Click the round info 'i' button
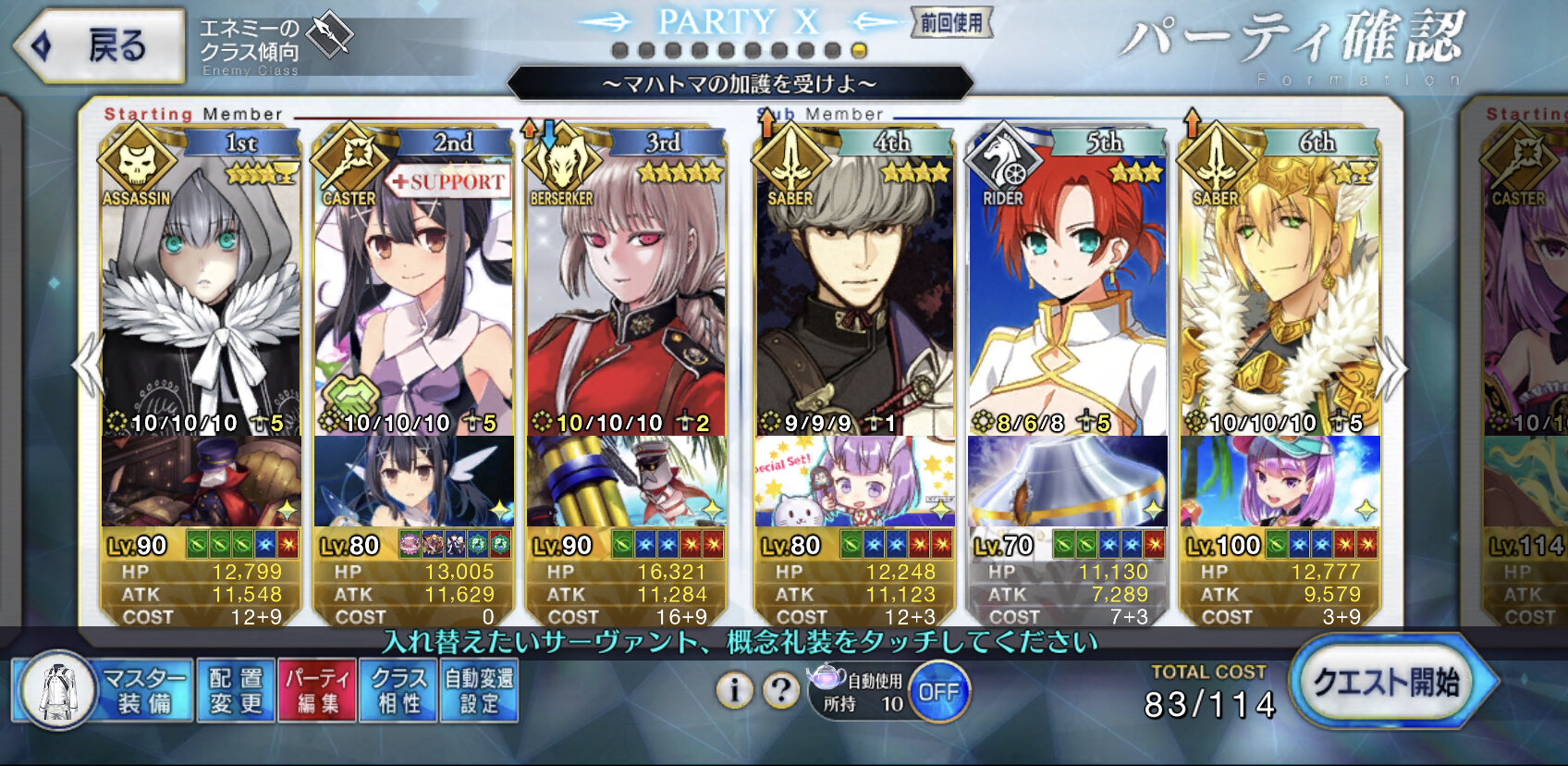This screenshot has height=766, width=1568. [x=734, y=690]
